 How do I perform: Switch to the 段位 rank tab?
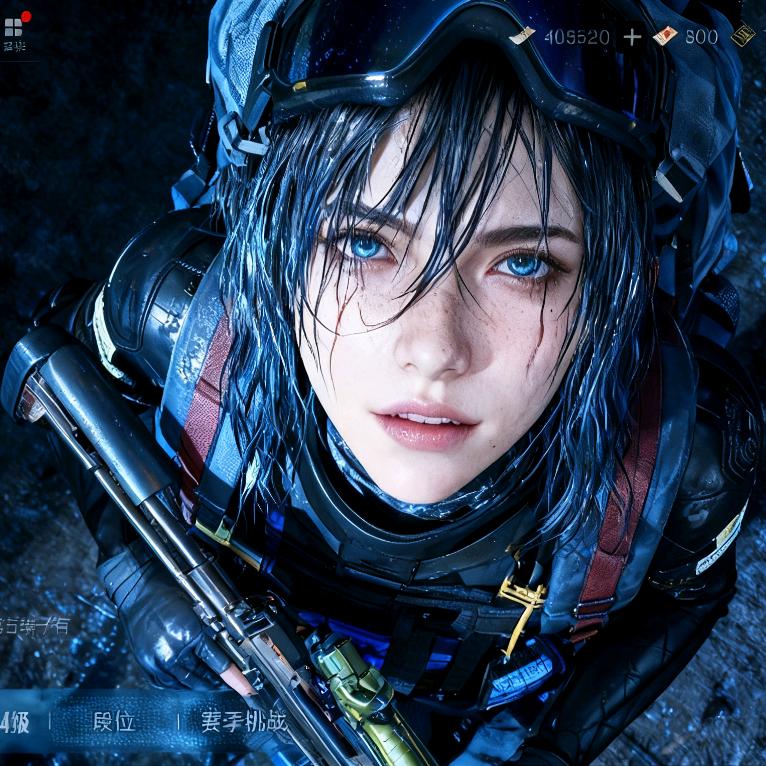click(x=114, y=721)
